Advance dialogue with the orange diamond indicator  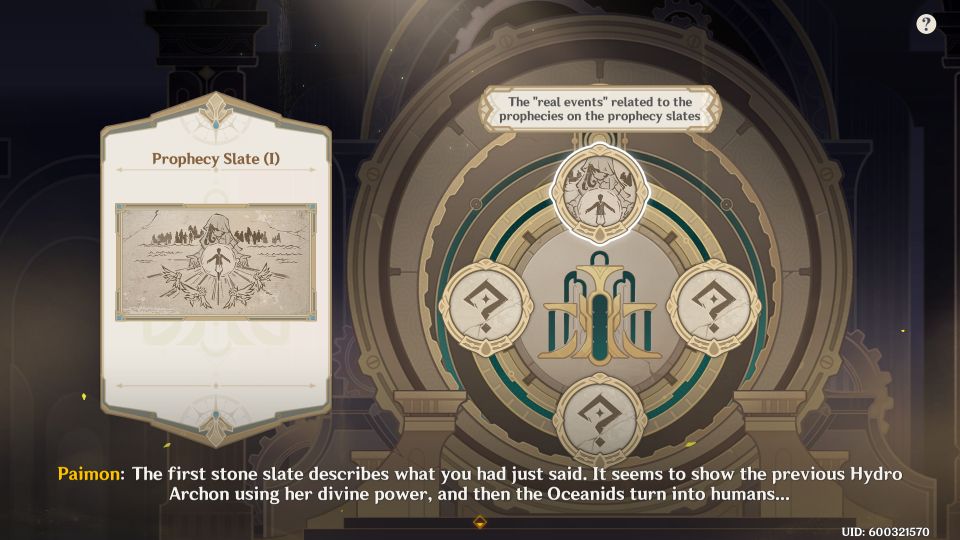click(480, 521)
